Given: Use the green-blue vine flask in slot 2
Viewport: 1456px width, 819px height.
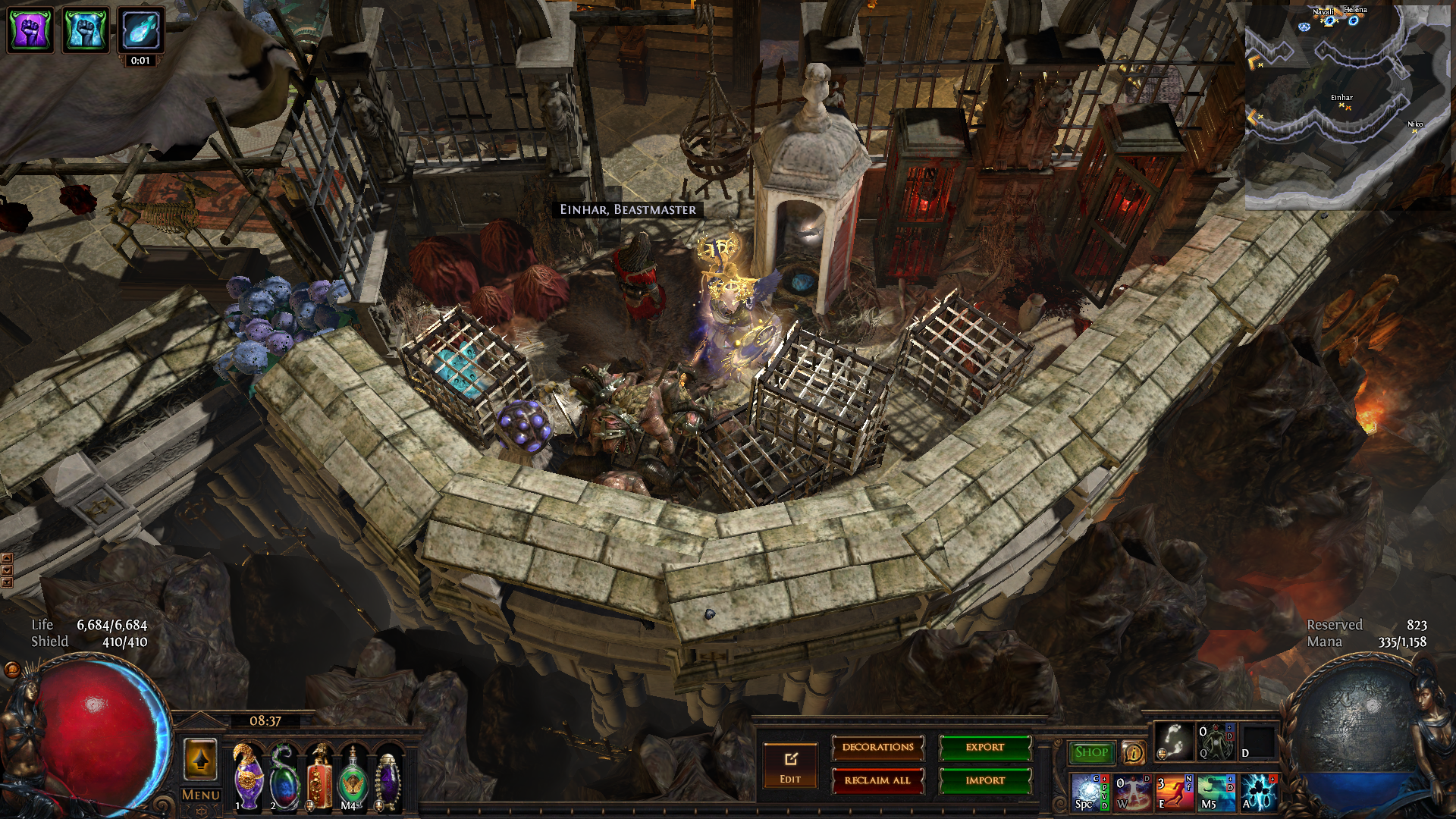Looking at the screenshot, I should tap(284, 777).
